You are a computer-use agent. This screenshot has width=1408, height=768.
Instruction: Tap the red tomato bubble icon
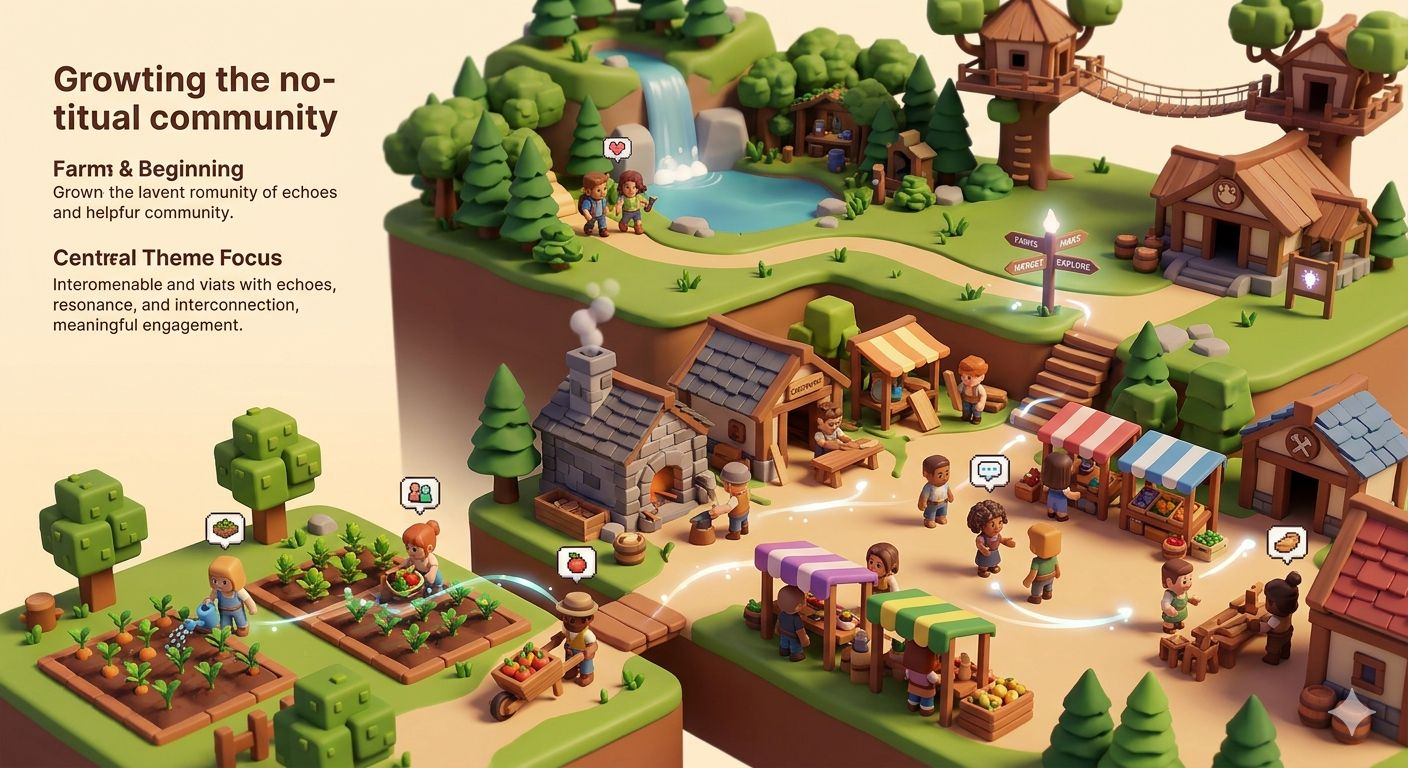576,563
